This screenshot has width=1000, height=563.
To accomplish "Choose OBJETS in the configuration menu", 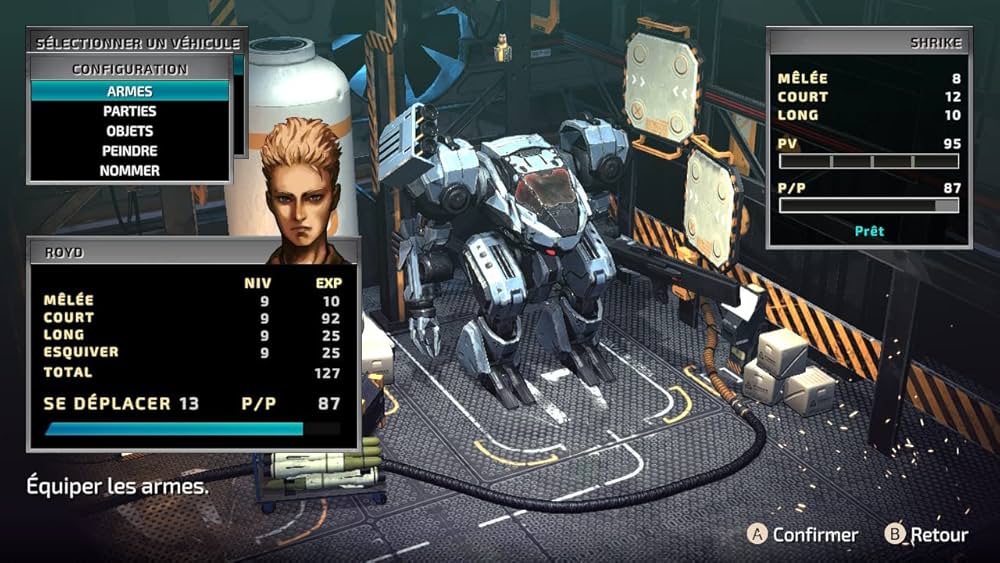I will point(130,131).
